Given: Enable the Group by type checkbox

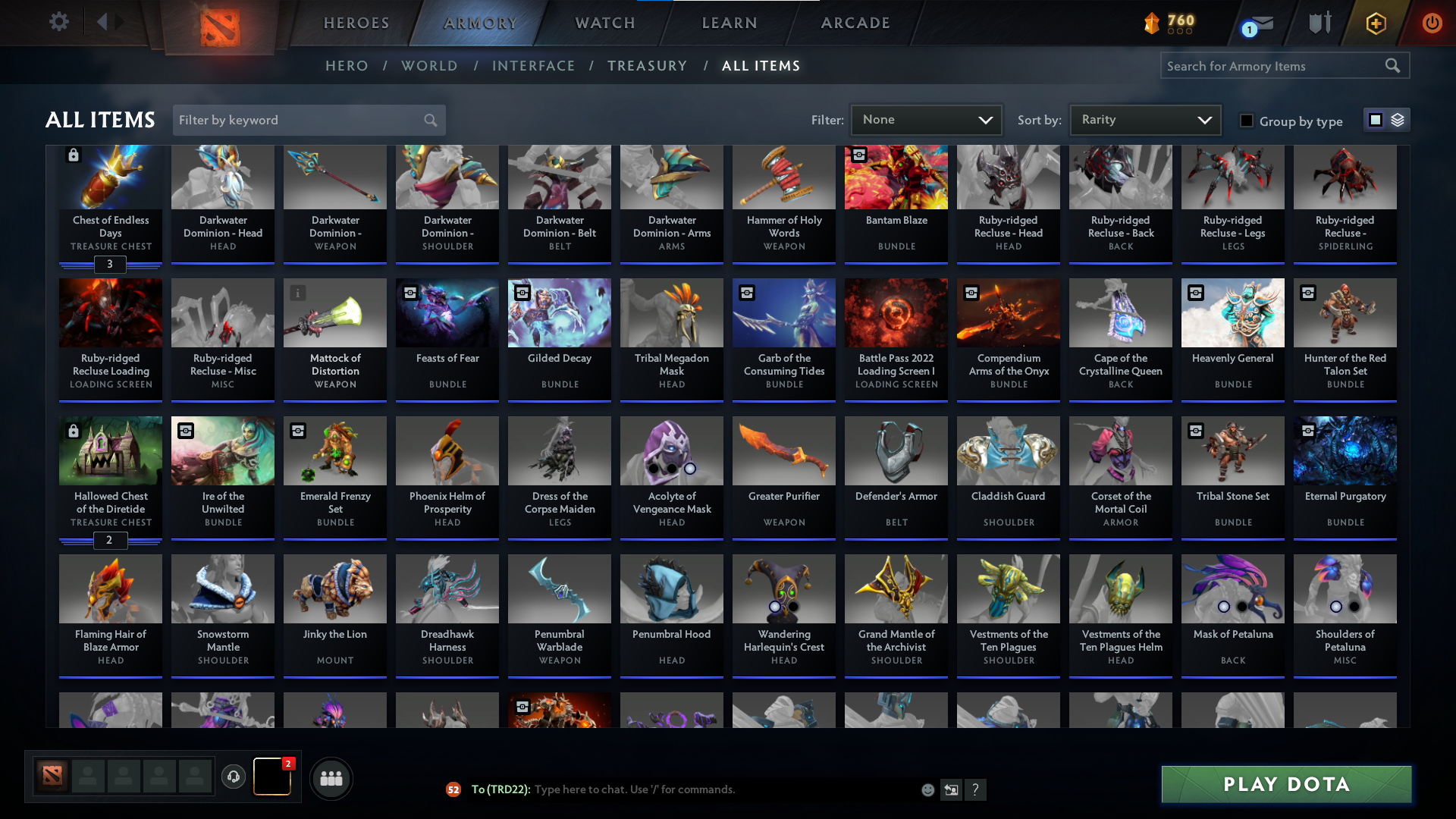Looking at the screenshot, I should (x=1246, y=120).
